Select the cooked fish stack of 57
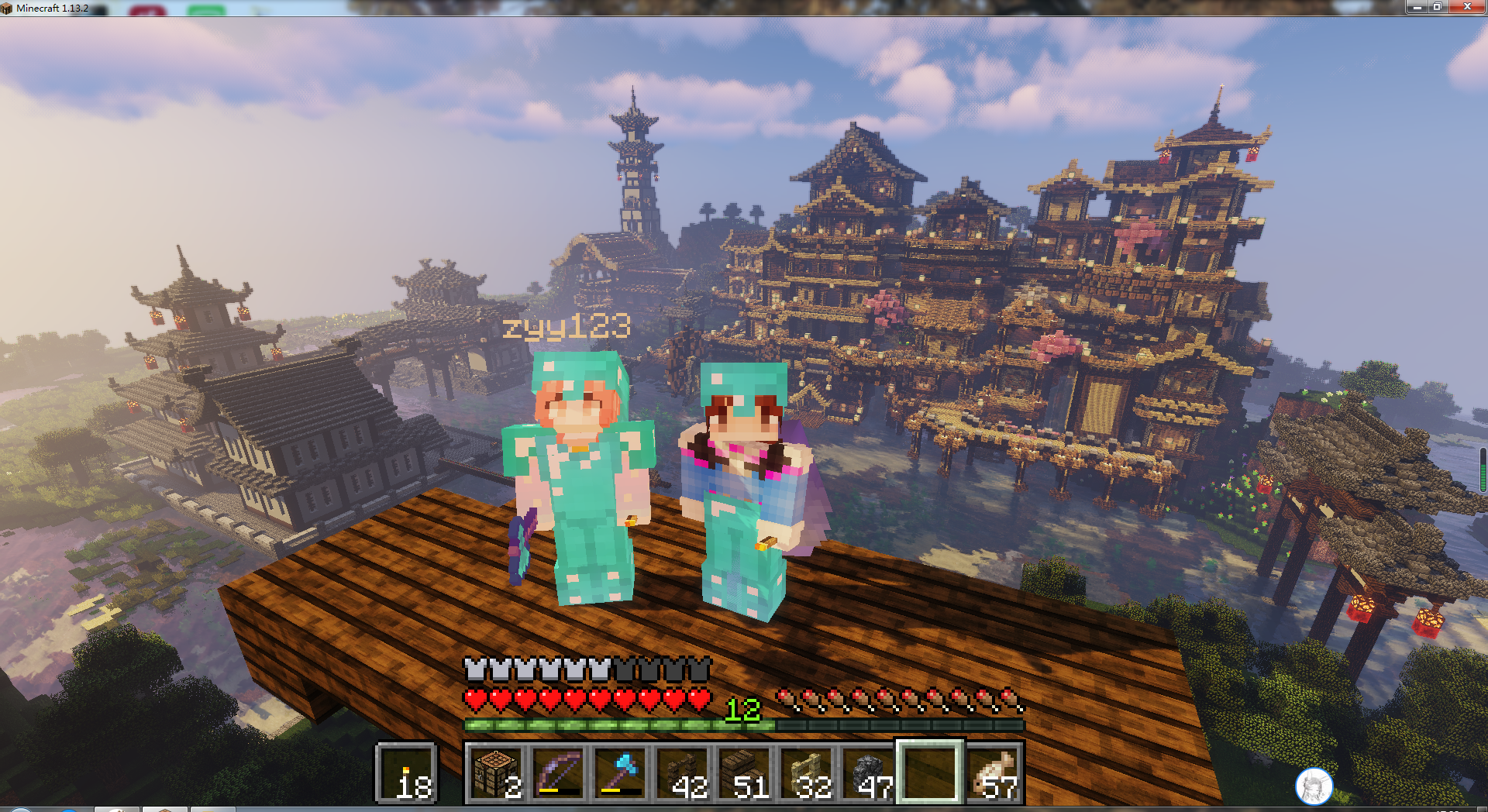1488x812 pixels. 994,772
